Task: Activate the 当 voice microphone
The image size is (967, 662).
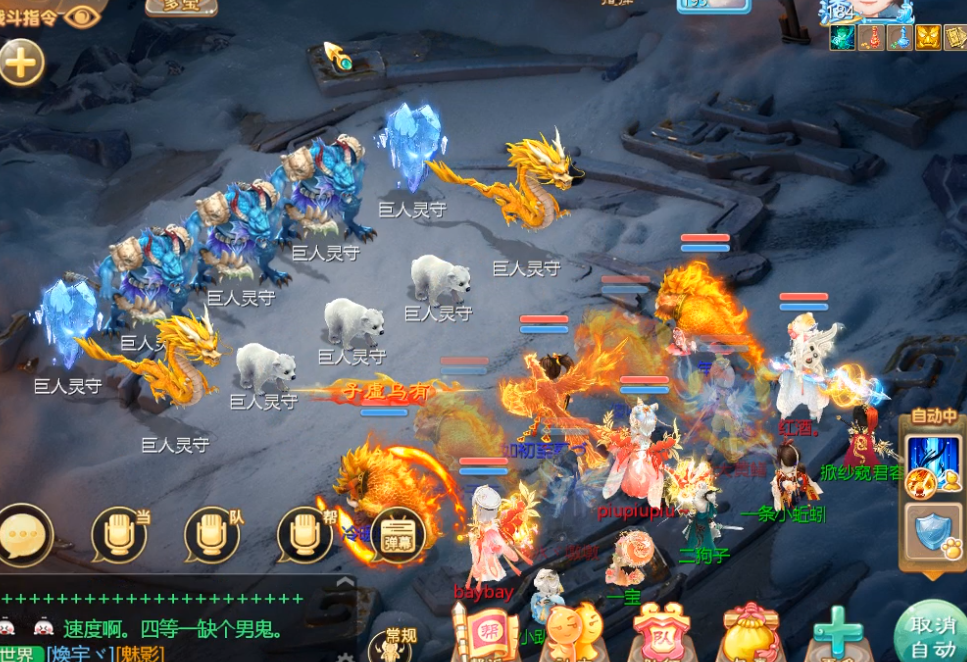Action: [119, 535]
